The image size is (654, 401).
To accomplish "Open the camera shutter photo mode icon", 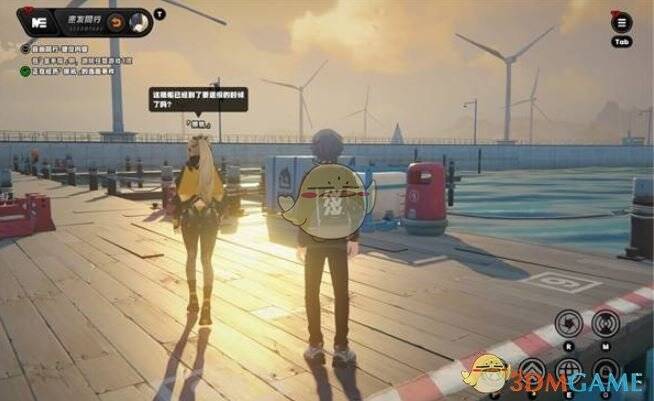I will tap(567, 323).
